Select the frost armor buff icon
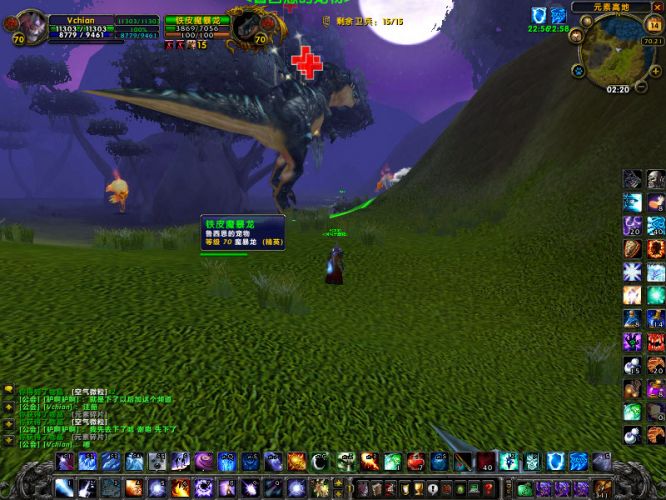666x500 pixels. coord(557,15)
